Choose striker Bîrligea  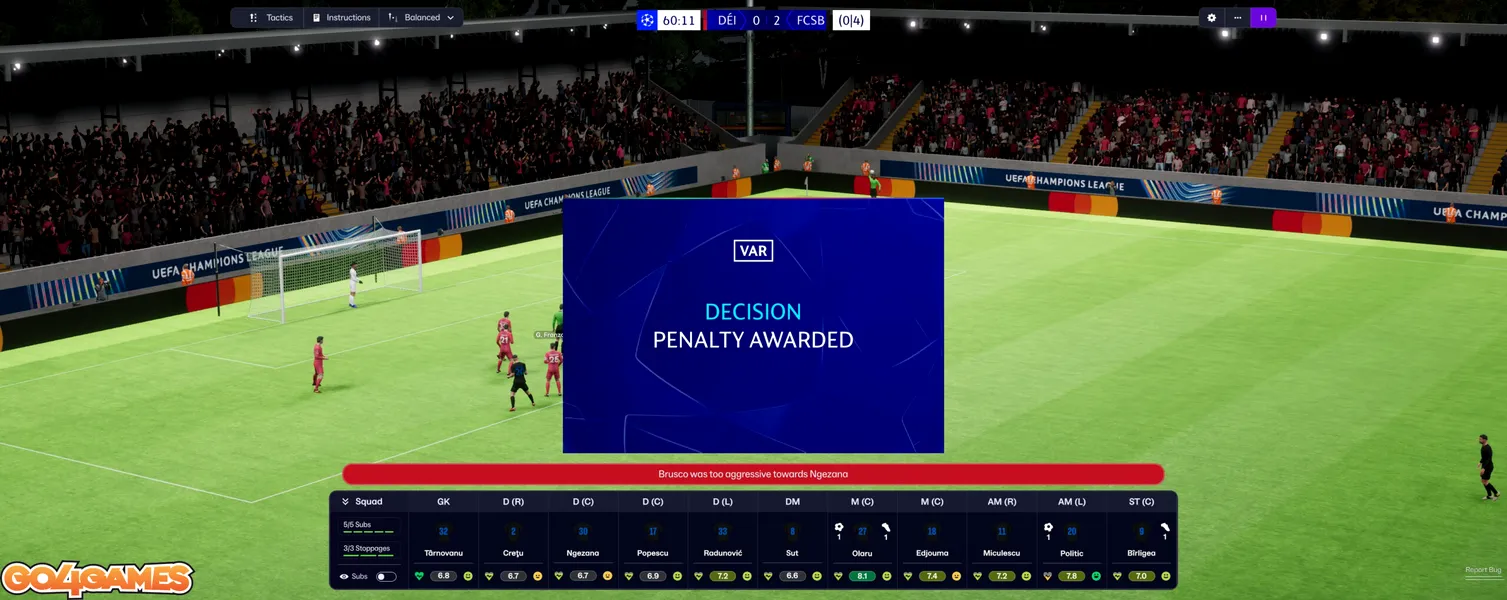tap(1141, 553)
